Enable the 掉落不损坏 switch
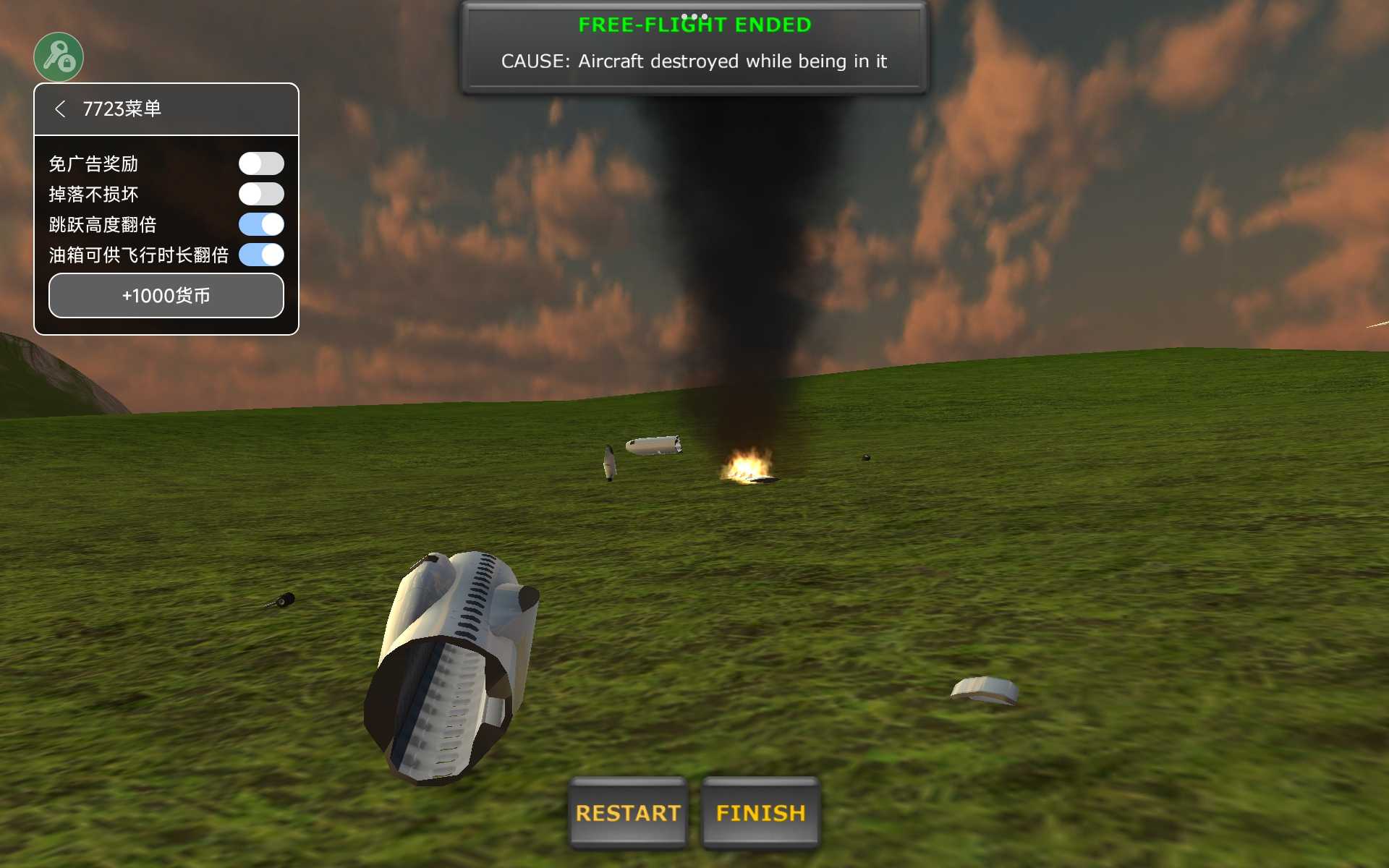This screenshot has width=1389, height=868. click(x=261, y=194)
